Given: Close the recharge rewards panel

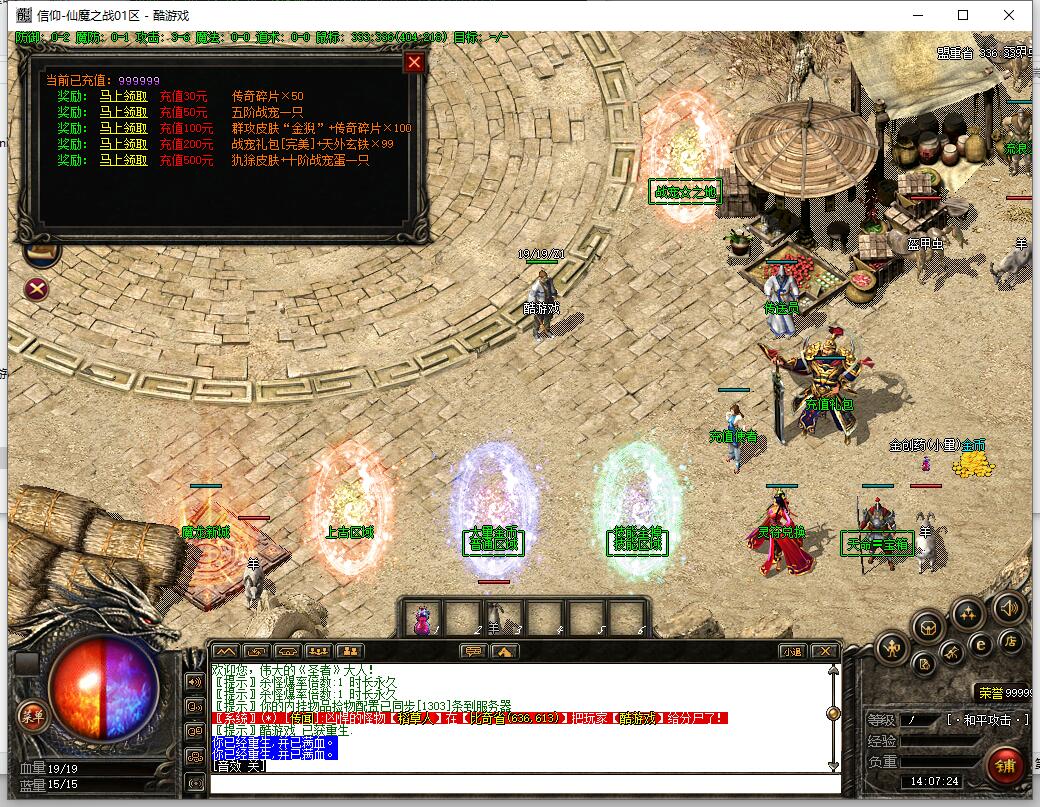Looking at the screenshot, I should 414,63.
